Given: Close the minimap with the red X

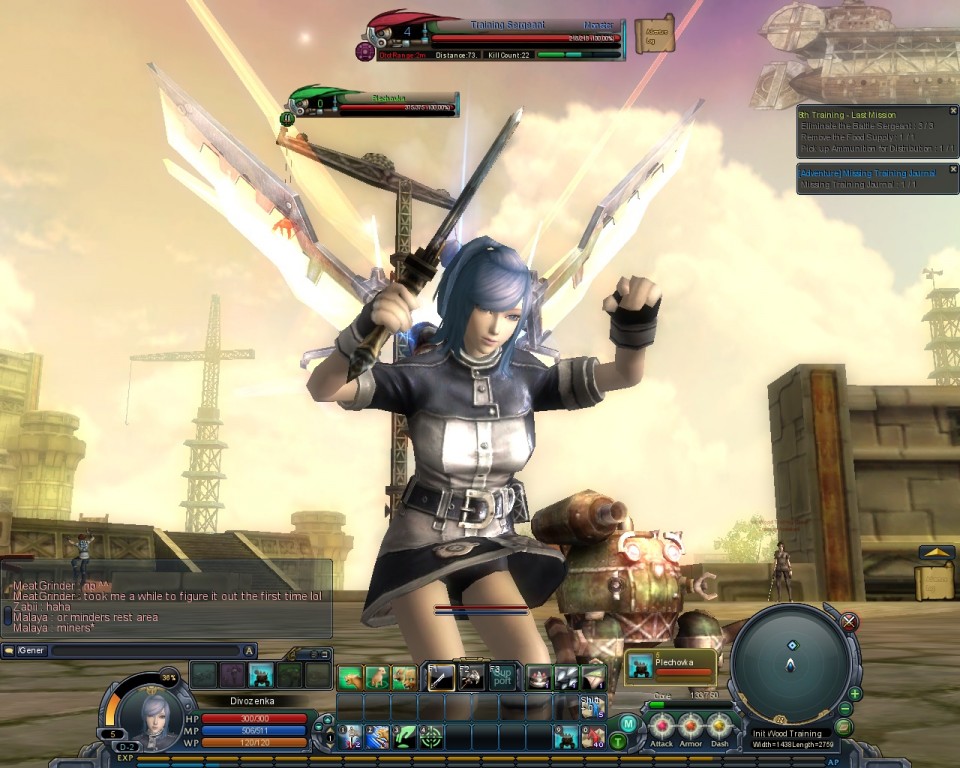Looking at the screenshot, I should (x=849, y=622).
